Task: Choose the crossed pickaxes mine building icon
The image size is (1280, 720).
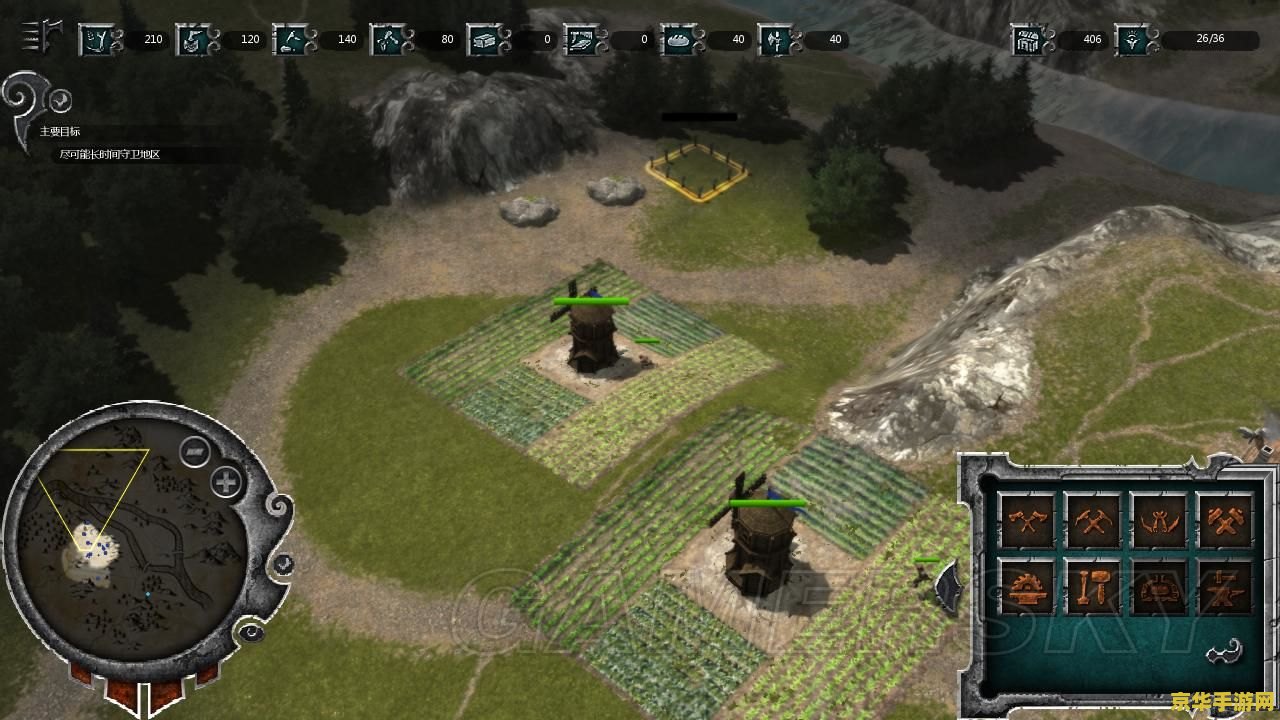Action: coord(1092,520)
